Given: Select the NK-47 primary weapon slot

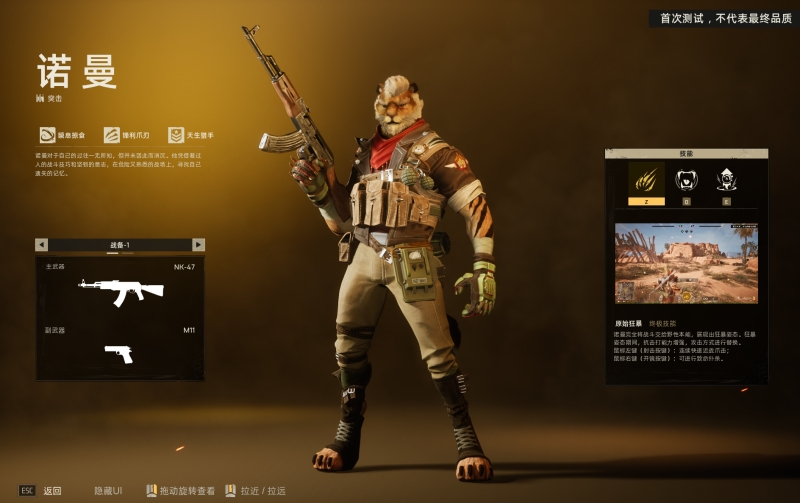Looking at the screenshot, I should point(120,290).
